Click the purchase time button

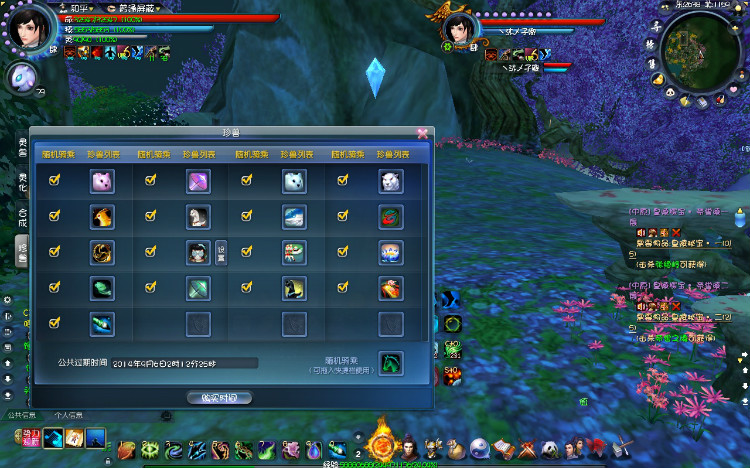[x=219, y=397]
